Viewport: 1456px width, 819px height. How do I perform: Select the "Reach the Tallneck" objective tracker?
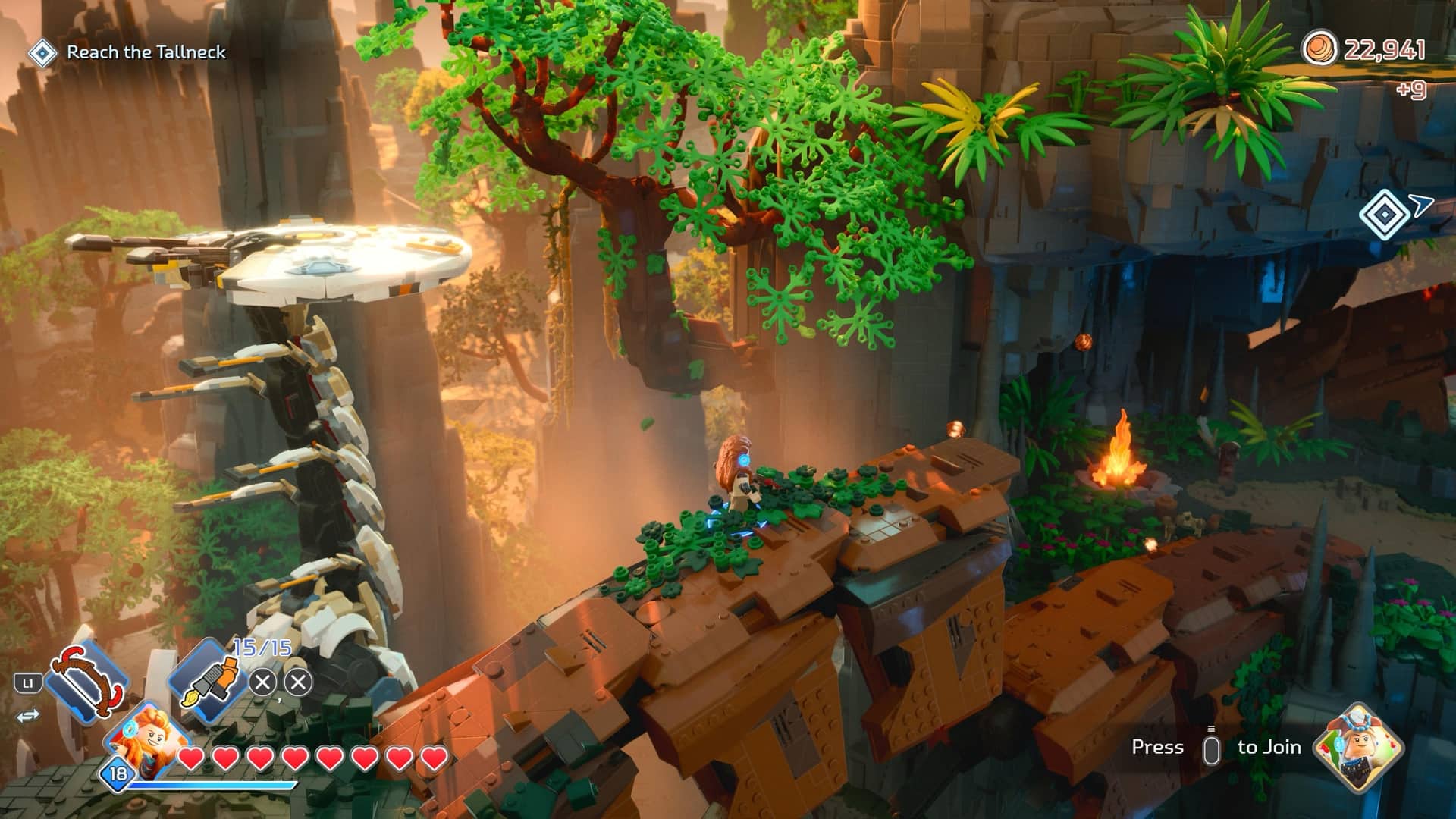[127, 52]
